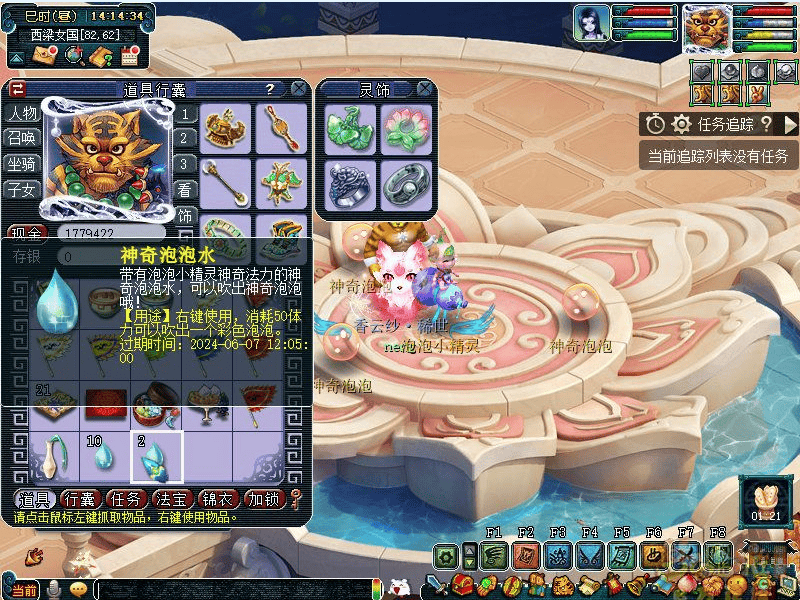Close the 道具行囊 inventory window

(298, 89)
